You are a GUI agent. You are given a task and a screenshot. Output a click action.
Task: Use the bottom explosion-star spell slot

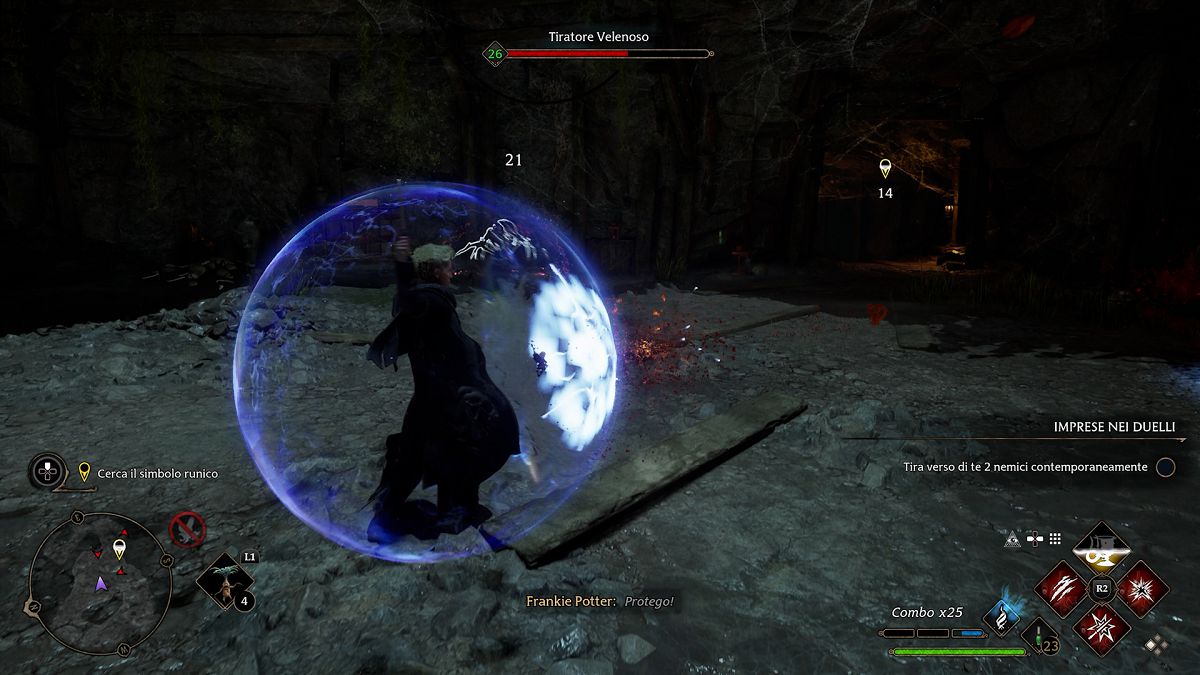click(1101, 629)
